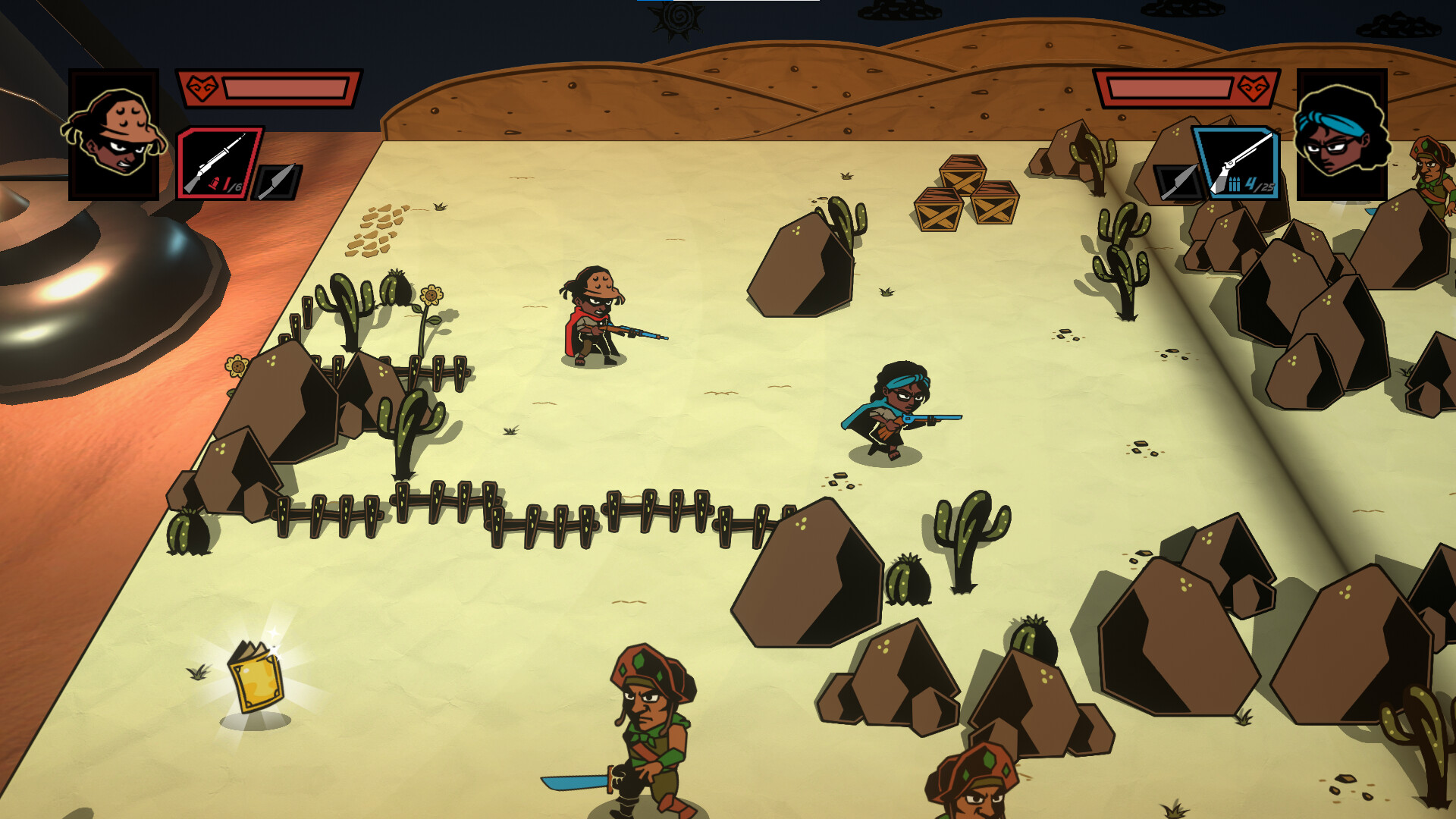Select the red player's knife slot
This screenshot has height=819, width=1456.
278,183
